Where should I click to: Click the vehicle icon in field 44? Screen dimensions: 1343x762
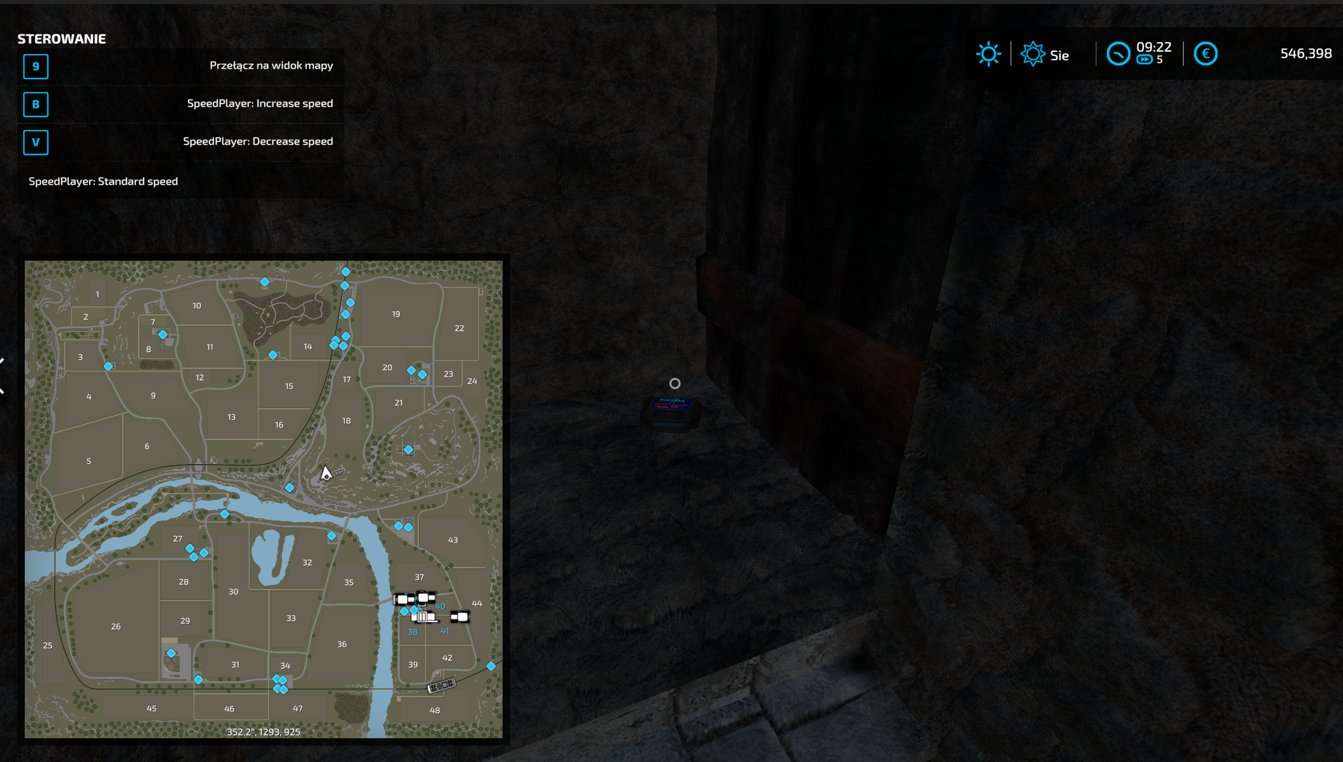tap(461, 616)
